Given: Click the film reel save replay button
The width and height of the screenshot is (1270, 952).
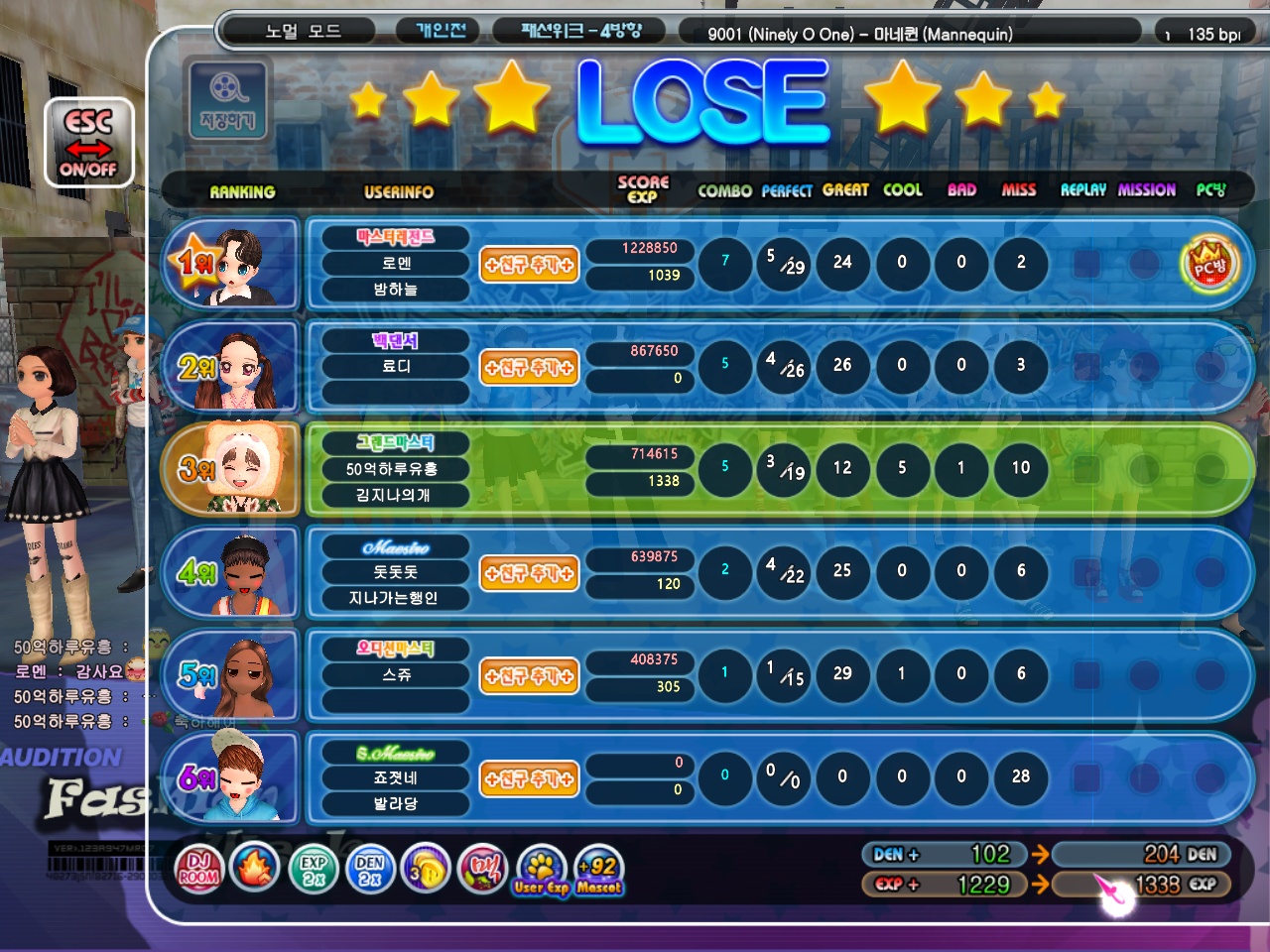Looking at the screenshot, I should (x=228, y=99).
